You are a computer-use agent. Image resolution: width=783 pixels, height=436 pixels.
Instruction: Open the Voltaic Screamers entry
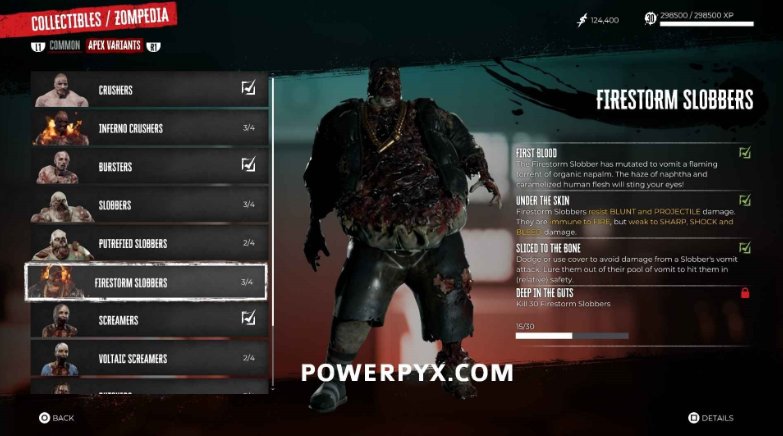[x=148, y=358]
